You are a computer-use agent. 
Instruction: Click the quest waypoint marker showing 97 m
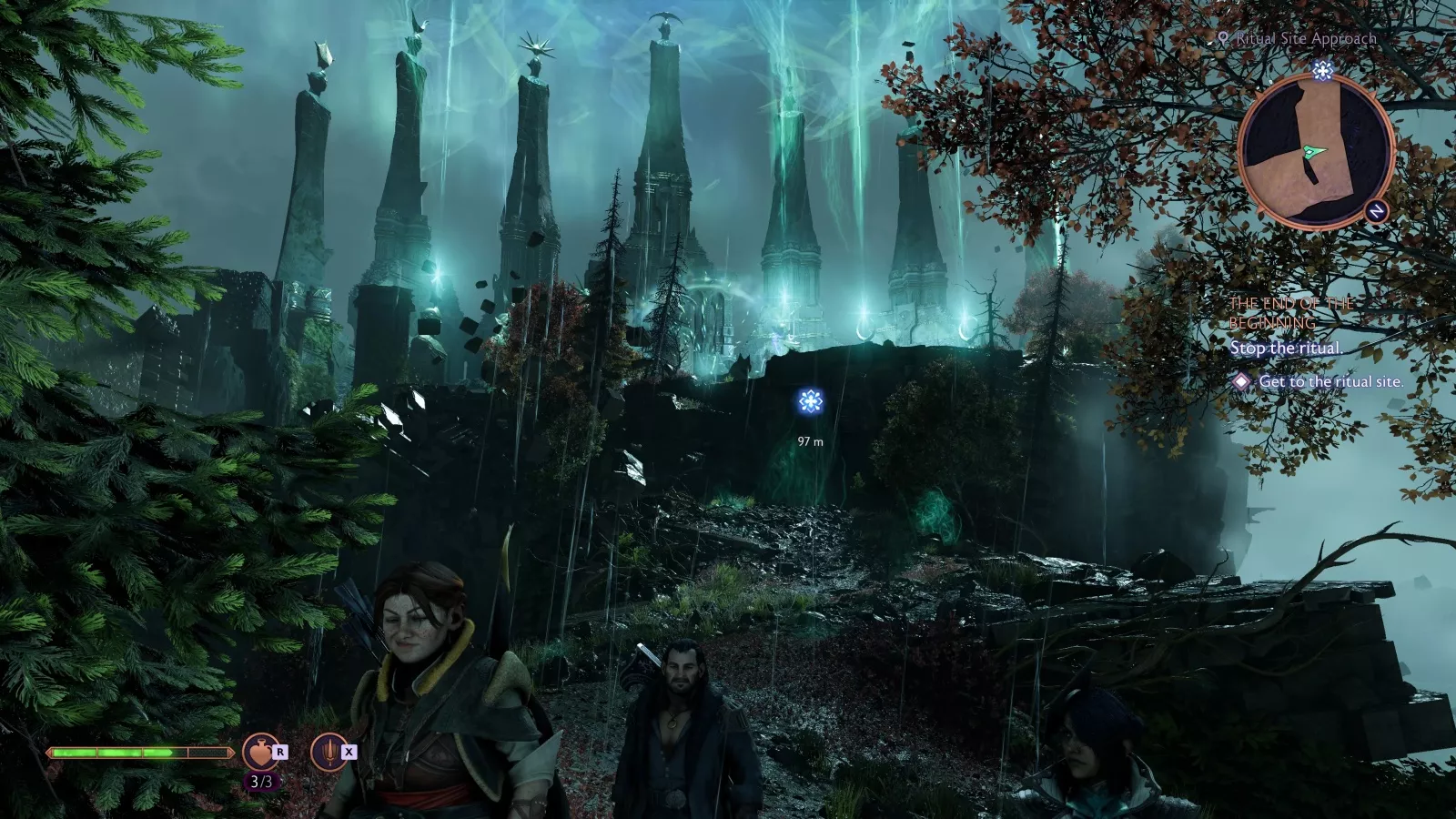(810, 401)
